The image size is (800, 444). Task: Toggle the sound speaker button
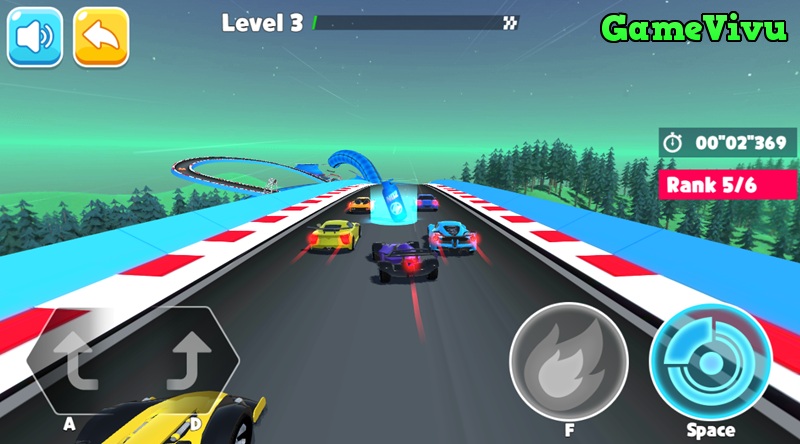point(35,37)
